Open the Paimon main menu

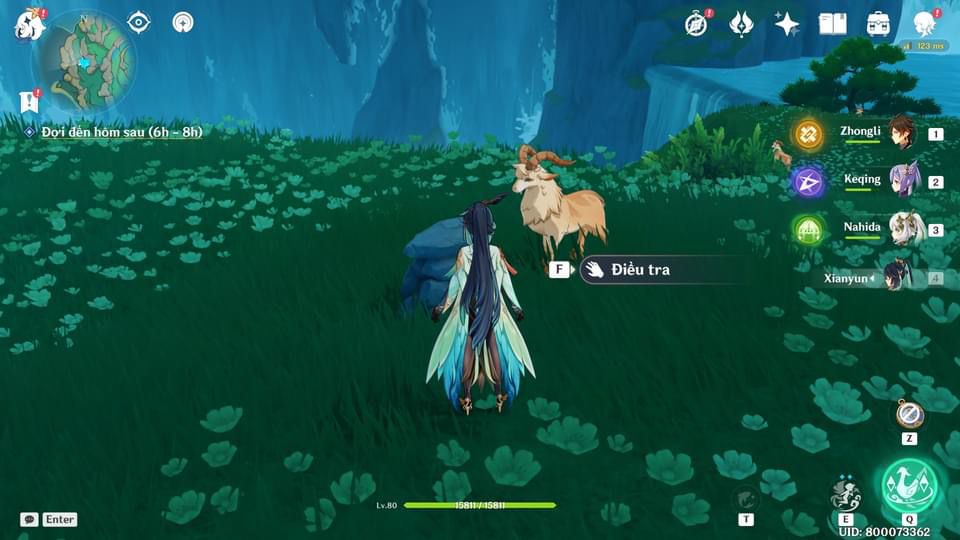28,23
